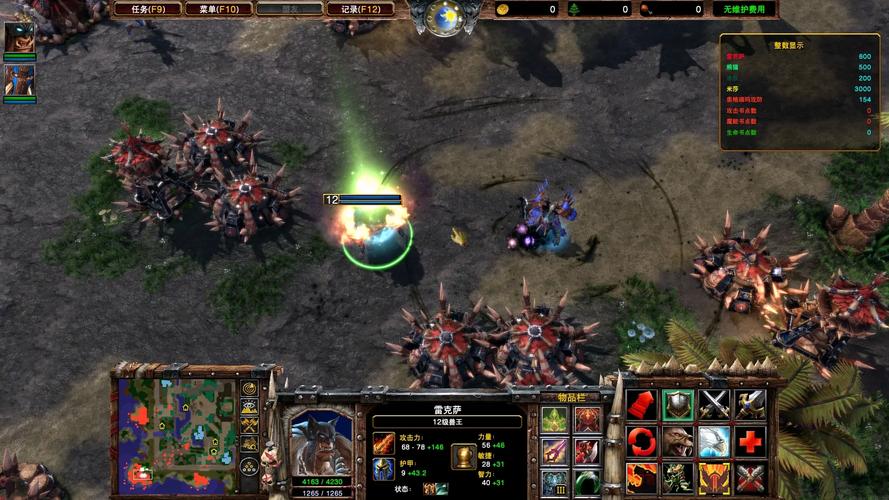Click the red circular arrows ability
The image size is (889, 500).
coord(641,441)
